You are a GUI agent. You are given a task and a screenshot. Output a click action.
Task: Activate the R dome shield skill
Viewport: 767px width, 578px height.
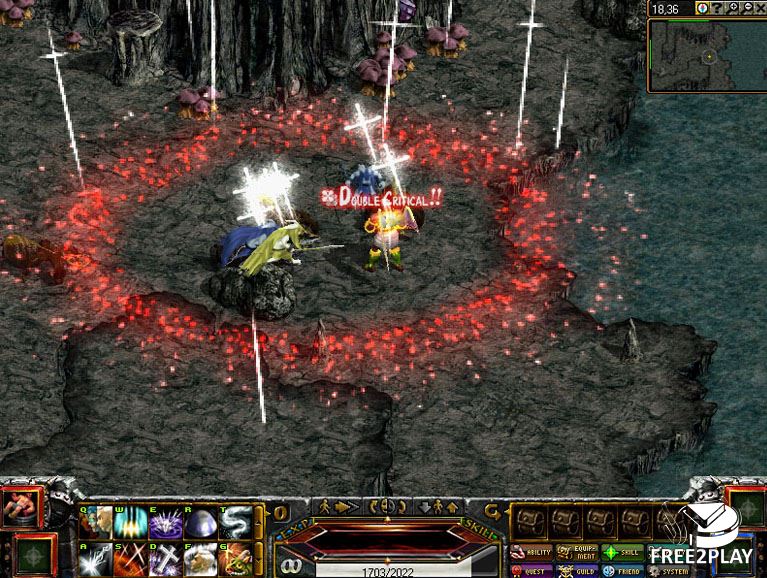click(200, 523)
